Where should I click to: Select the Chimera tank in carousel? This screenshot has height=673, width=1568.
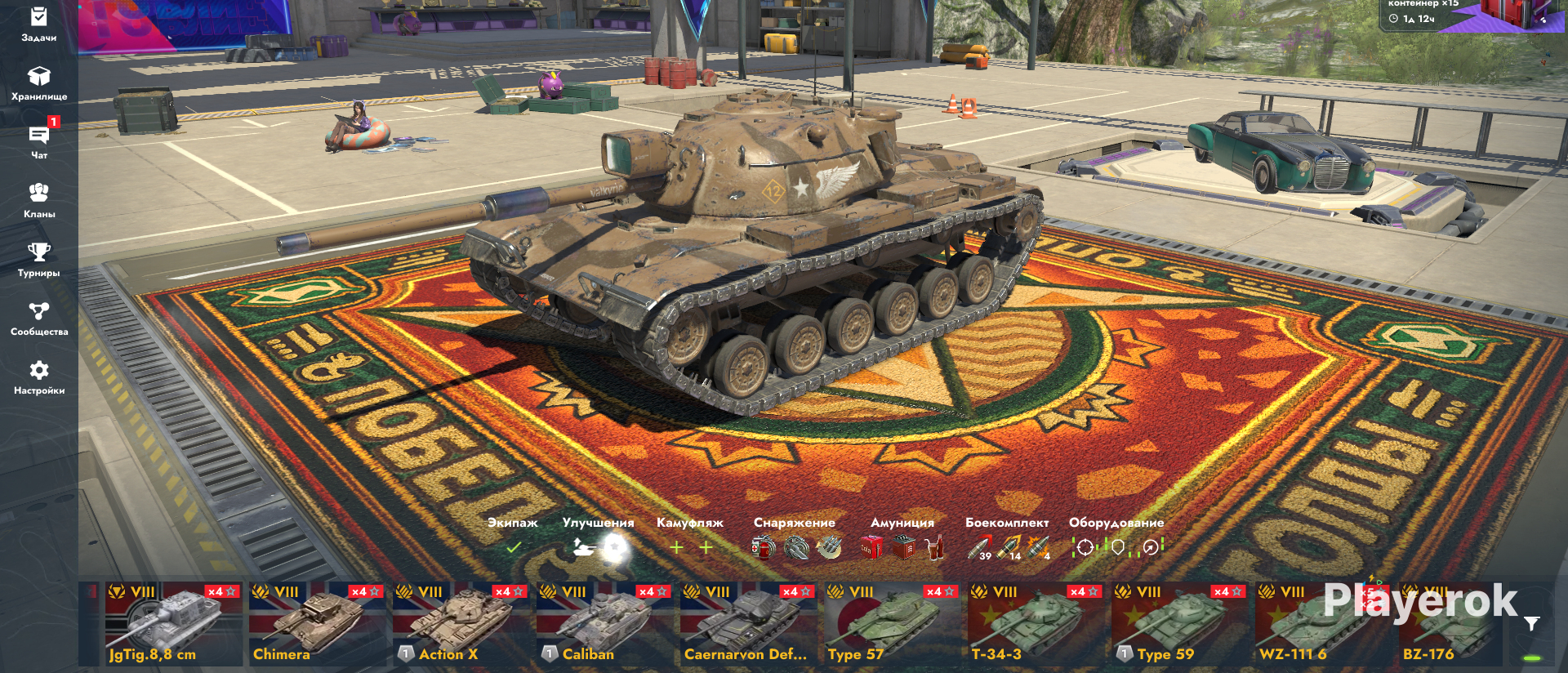pos(317,624)
